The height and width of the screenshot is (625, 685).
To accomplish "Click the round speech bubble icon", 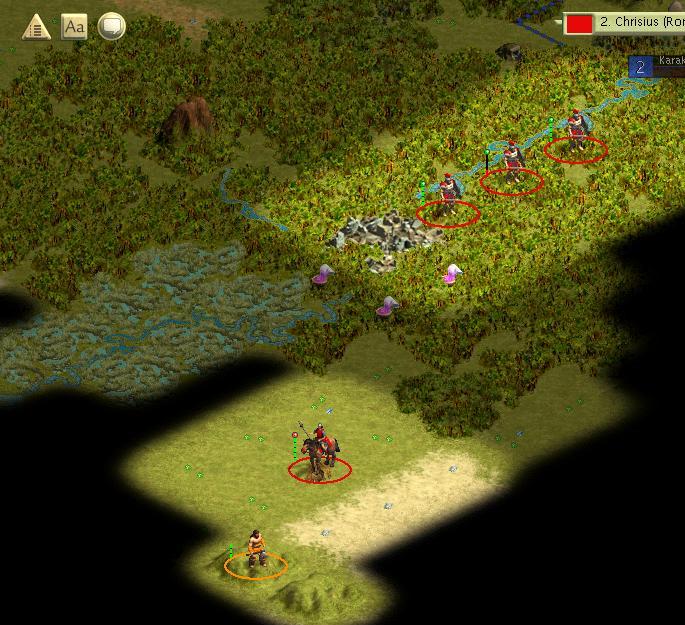I will (111, 27).
